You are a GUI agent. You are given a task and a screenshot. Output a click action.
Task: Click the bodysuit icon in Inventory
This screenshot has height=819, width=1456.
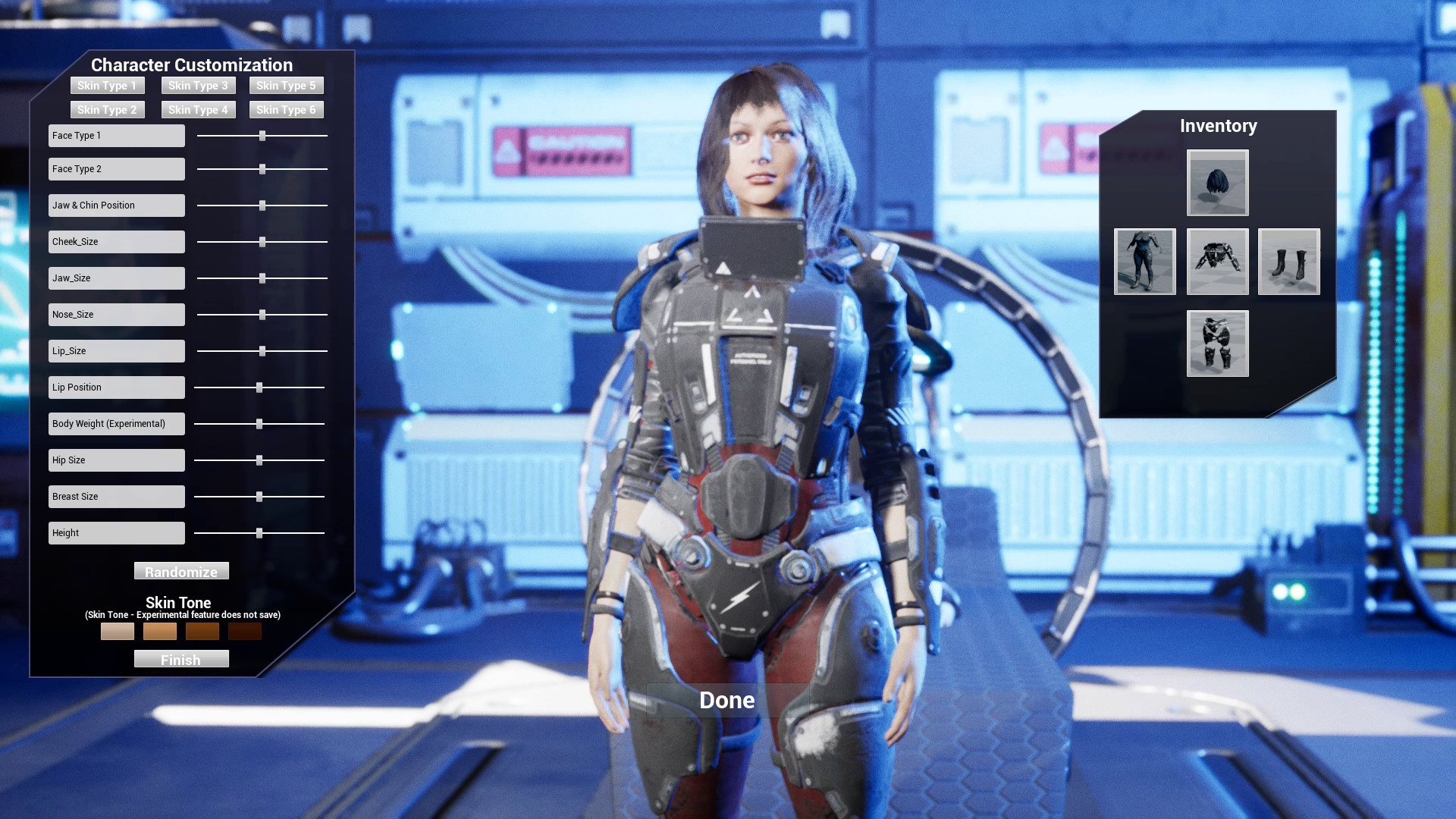(x=1145, y=262)
